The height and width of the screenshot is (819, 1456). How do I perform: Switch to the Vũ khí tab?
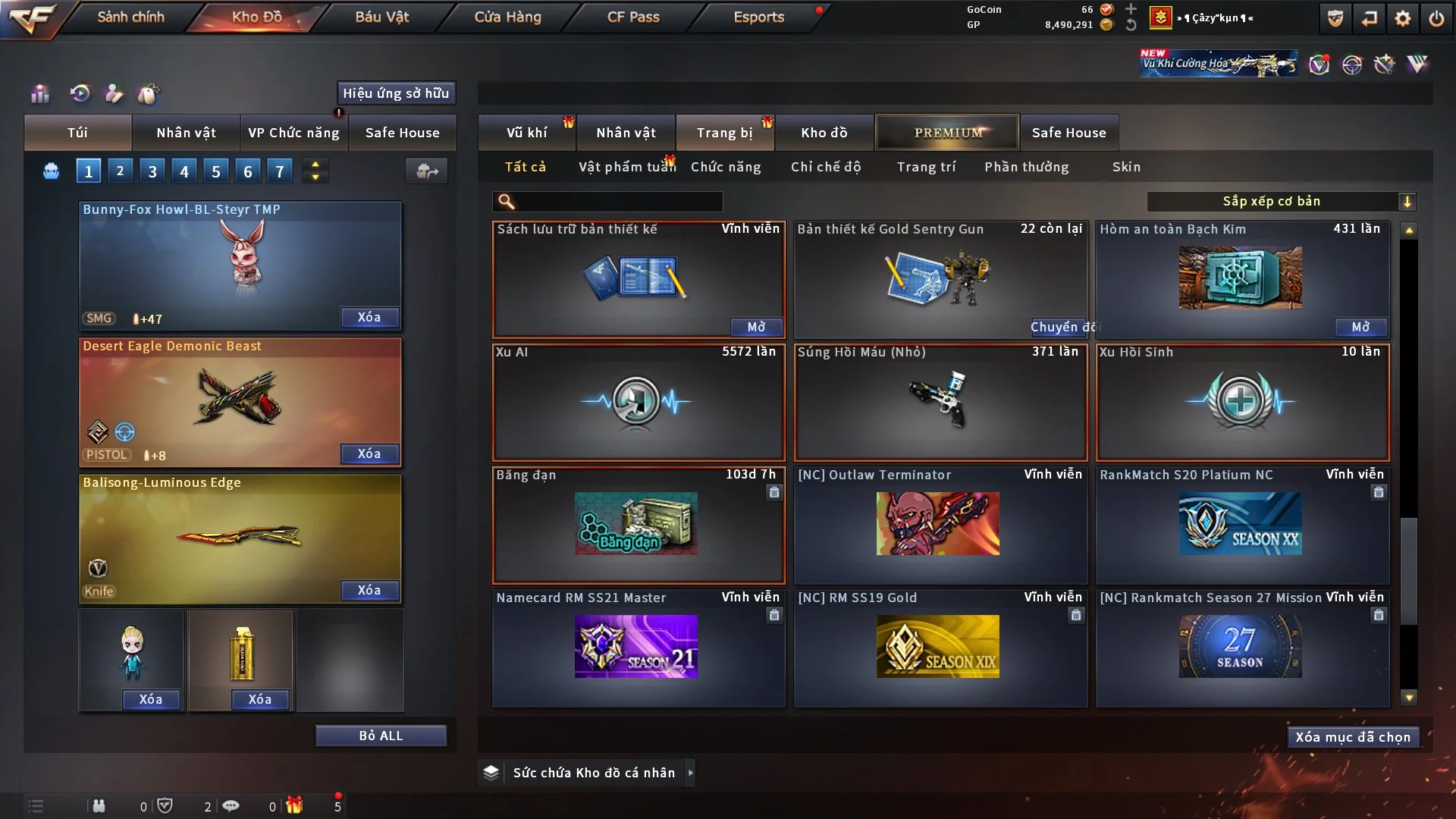[x=526, y=133]
